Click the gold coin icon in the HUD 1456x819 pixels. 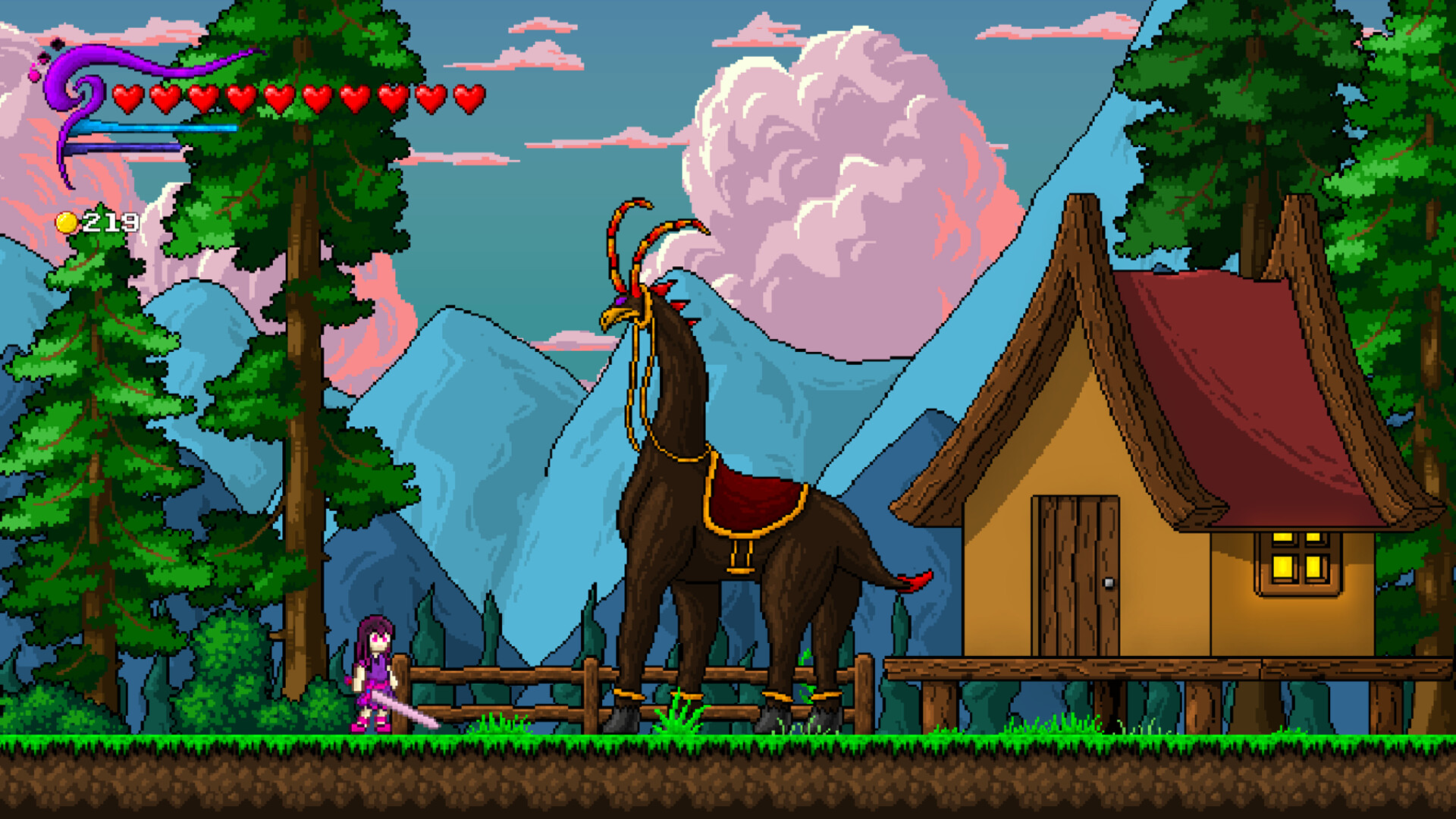click(67, 223)
